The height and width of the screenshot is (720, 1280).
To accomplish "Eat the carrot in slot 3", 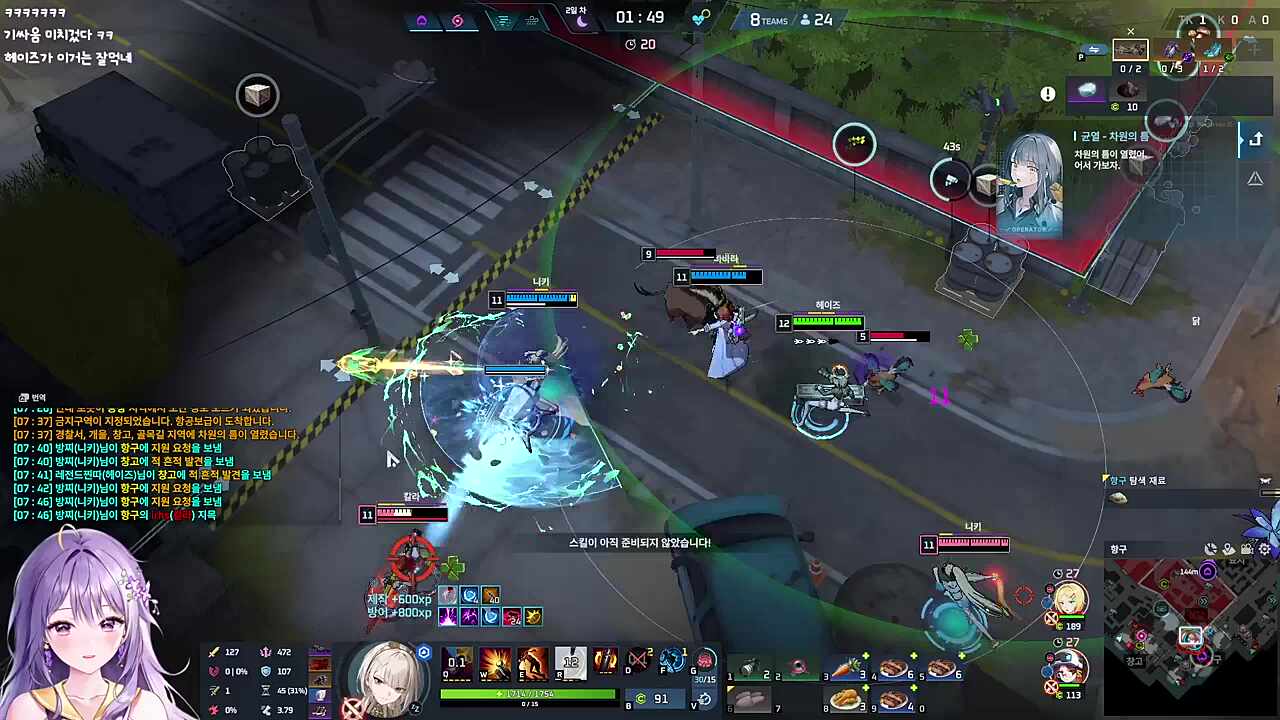I will click(x=846, y=669).
